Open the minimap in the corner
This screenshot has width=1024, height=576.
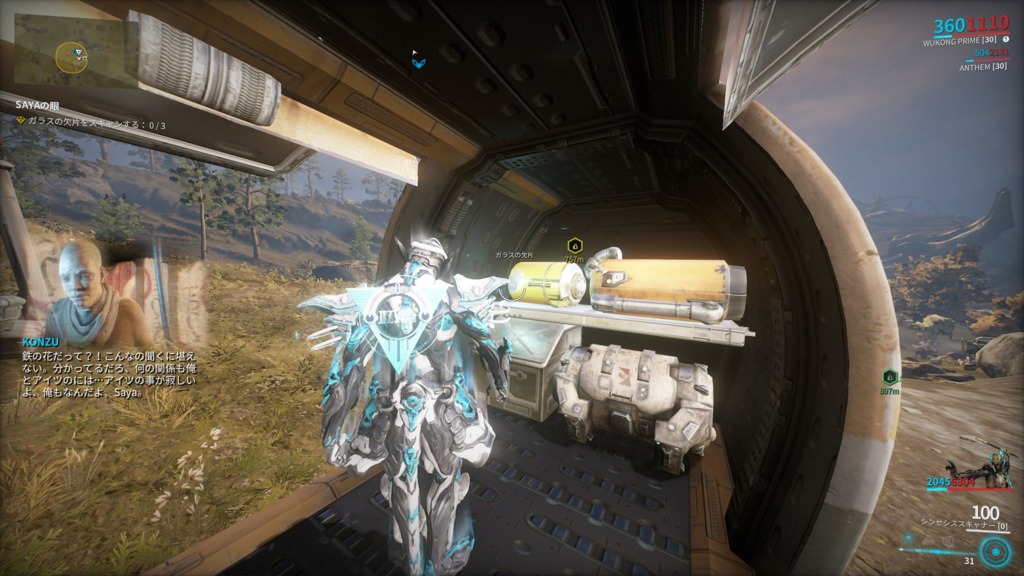click(71, 55)
